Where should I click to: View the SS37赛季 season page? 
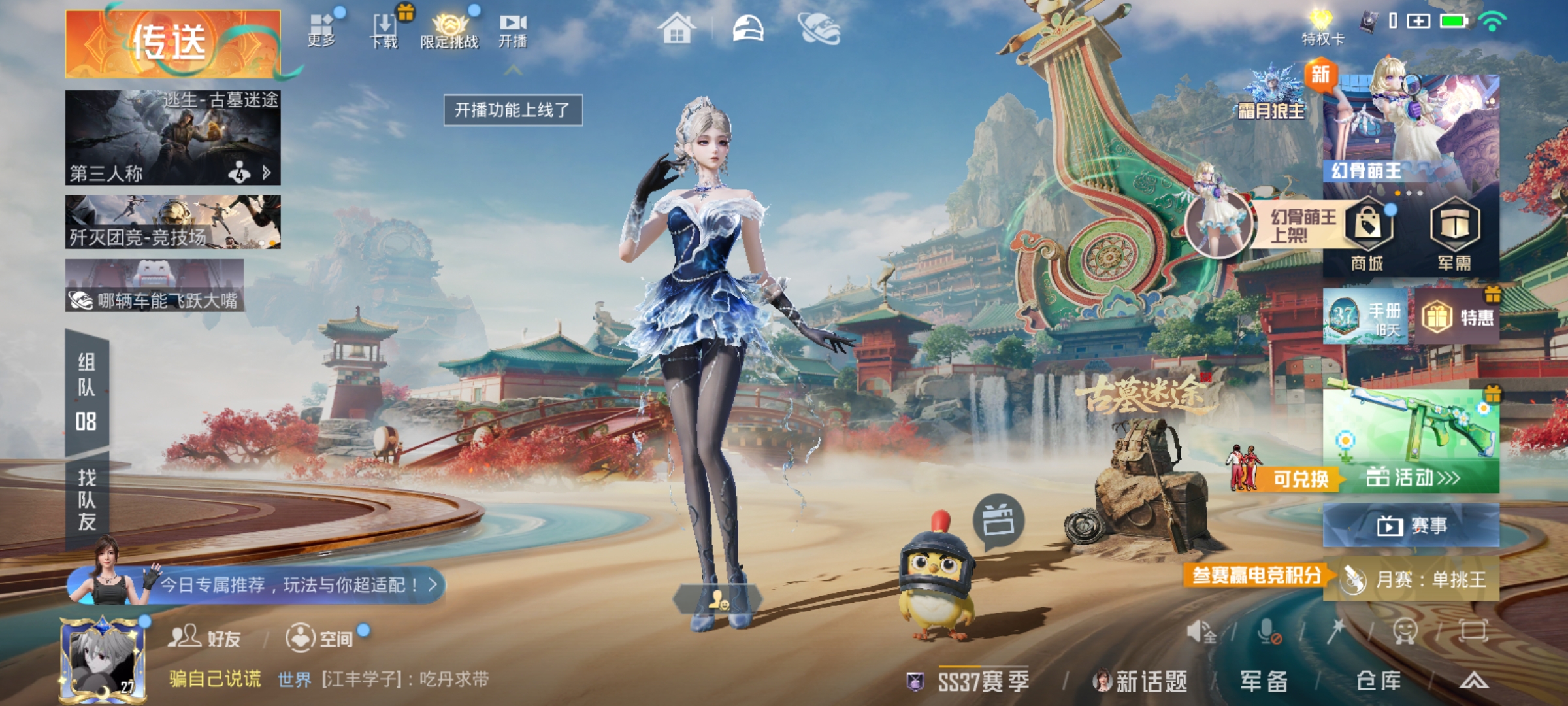[982, 681]
